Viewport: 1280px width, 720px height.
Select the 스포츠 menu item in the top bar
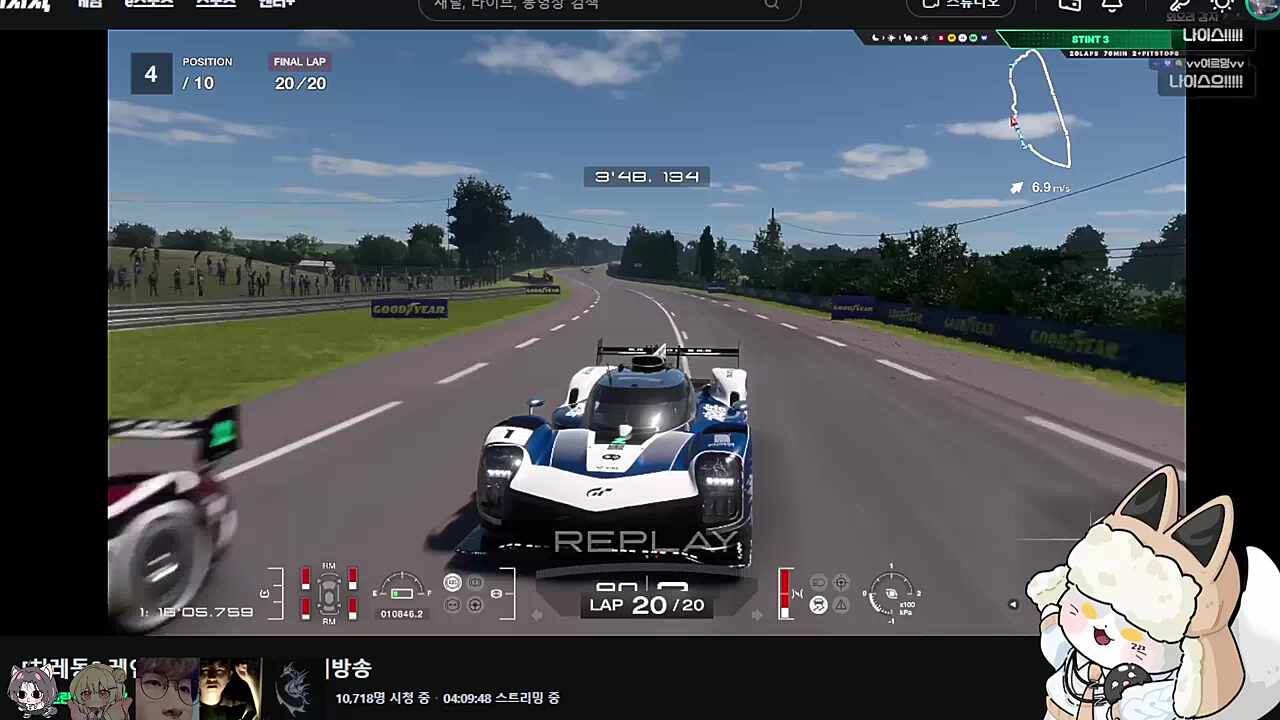216,4
